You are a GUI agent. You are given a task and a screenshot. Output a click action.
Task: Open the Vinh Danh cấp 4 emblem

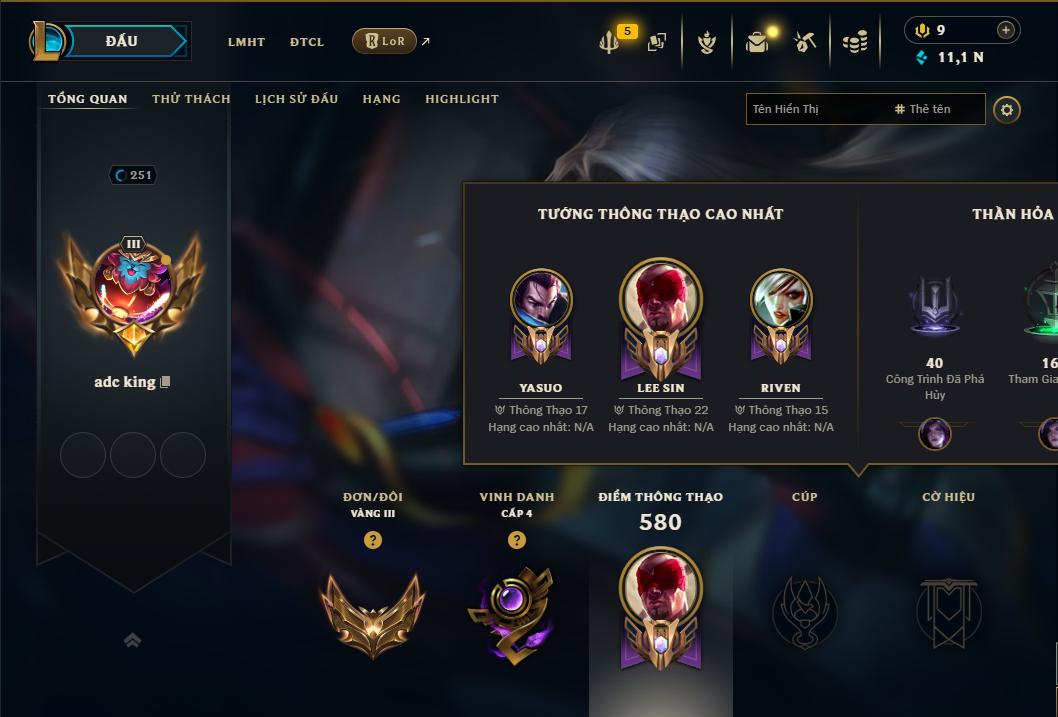[510, 613]
